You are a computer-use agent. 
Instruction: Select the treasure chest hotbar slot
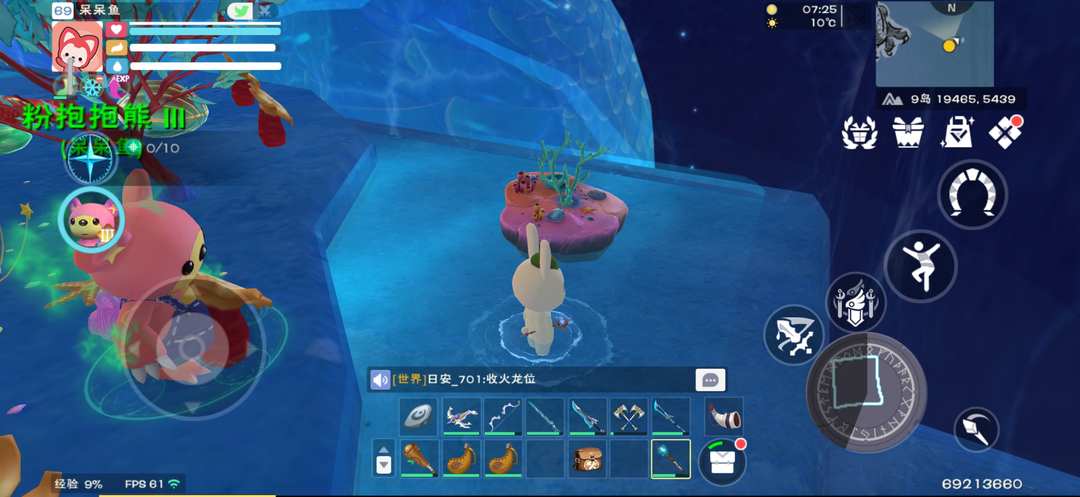586,459
